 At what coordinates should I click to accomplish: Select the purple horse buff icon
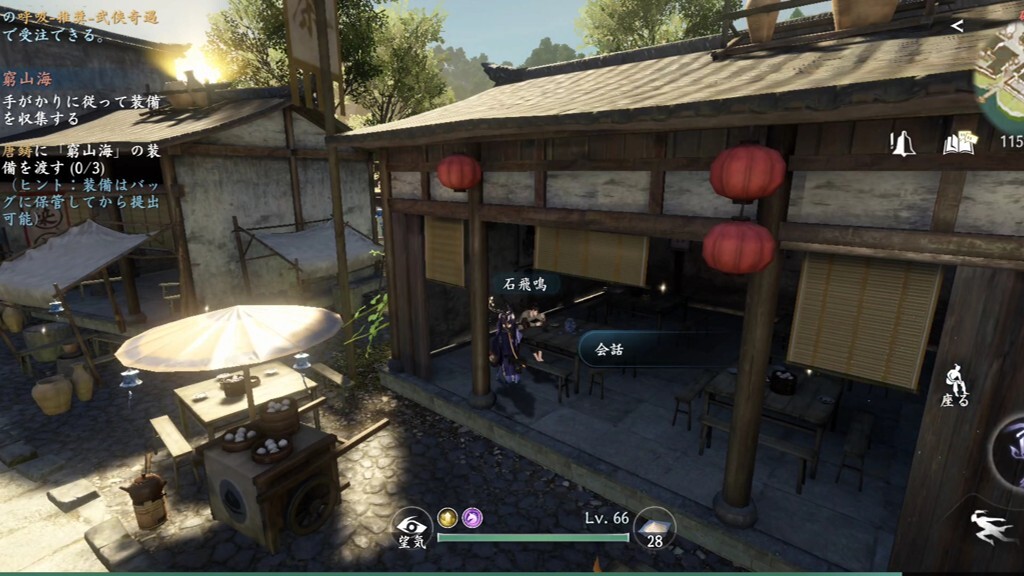(472, 517)
